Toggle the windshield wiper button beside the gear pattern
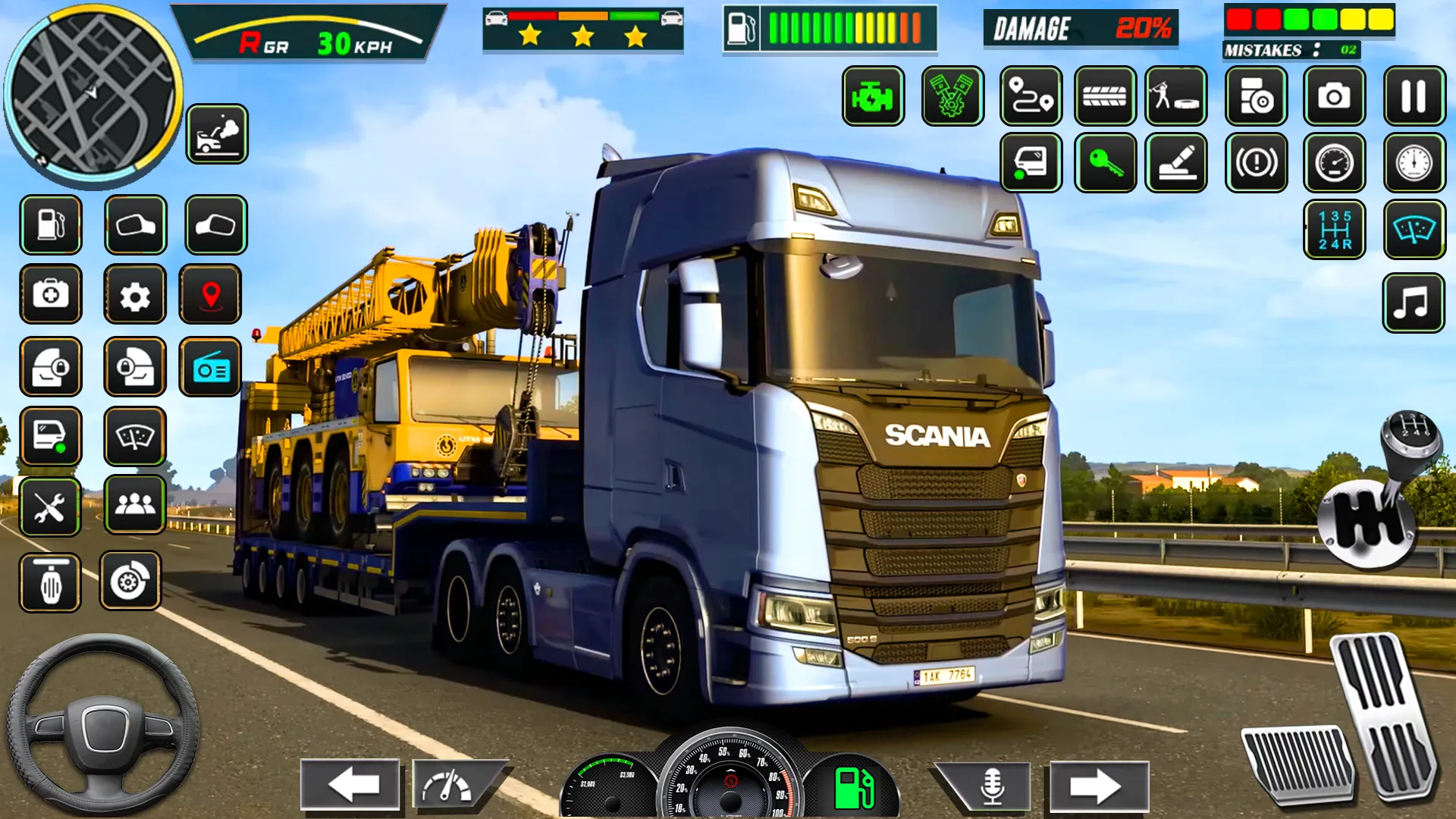This screenshot has height=819, width=1456. 1414,230
